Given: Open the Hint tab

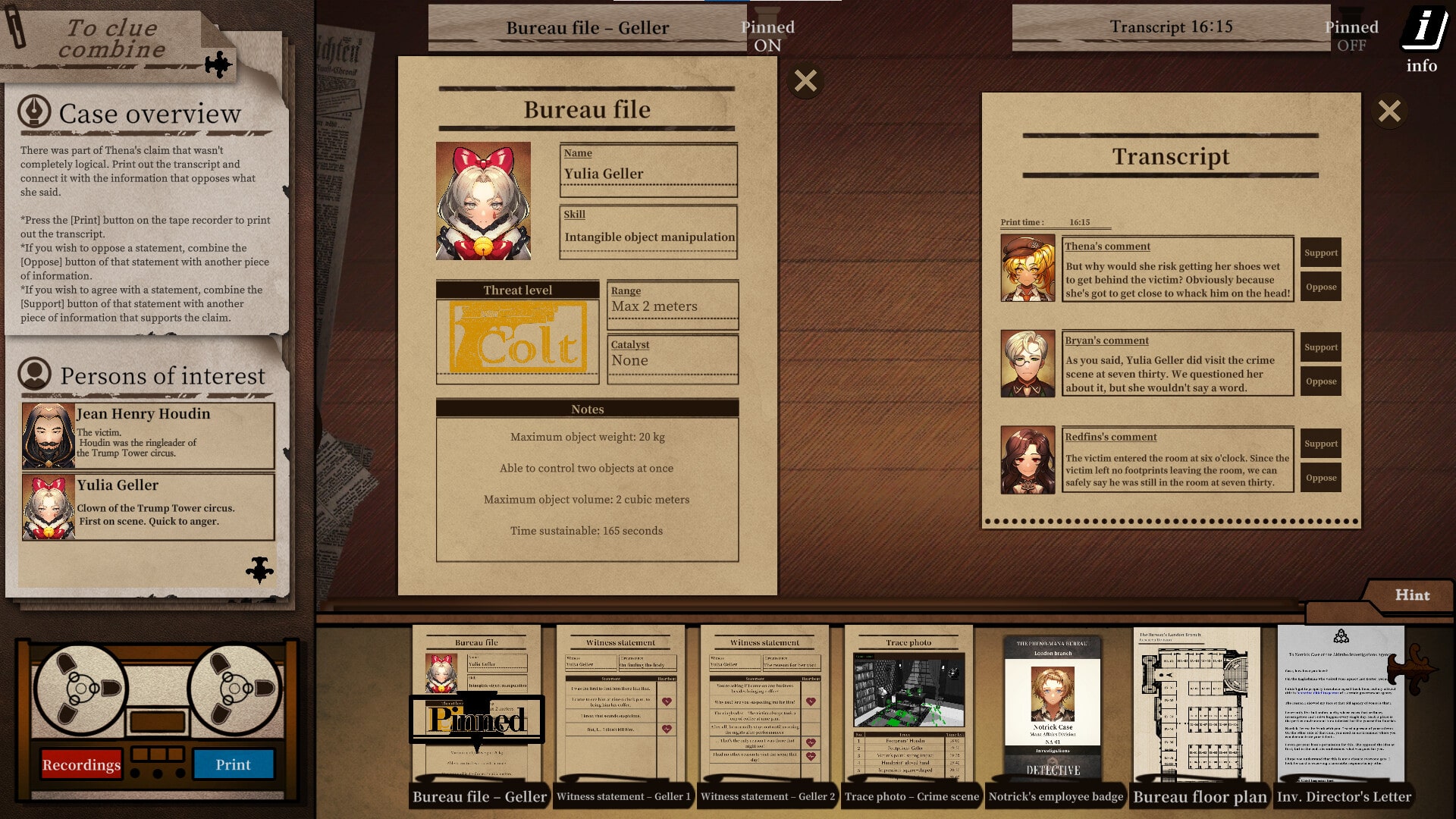Looking at the screenshot, I should (1412, 596).
